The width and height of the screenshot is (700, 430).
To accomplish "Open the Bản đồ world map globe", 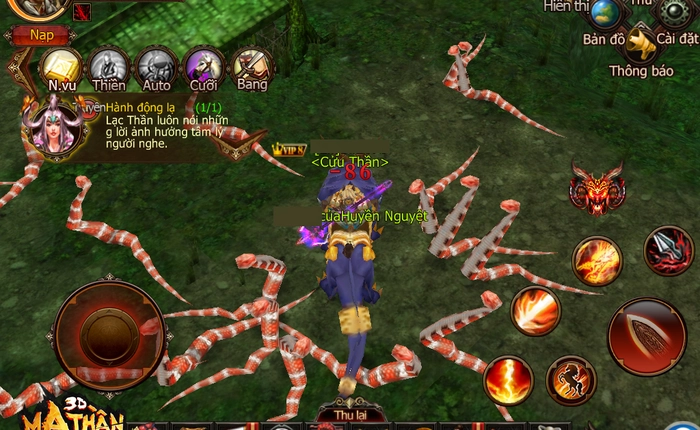I will click(x=606, y=14).
